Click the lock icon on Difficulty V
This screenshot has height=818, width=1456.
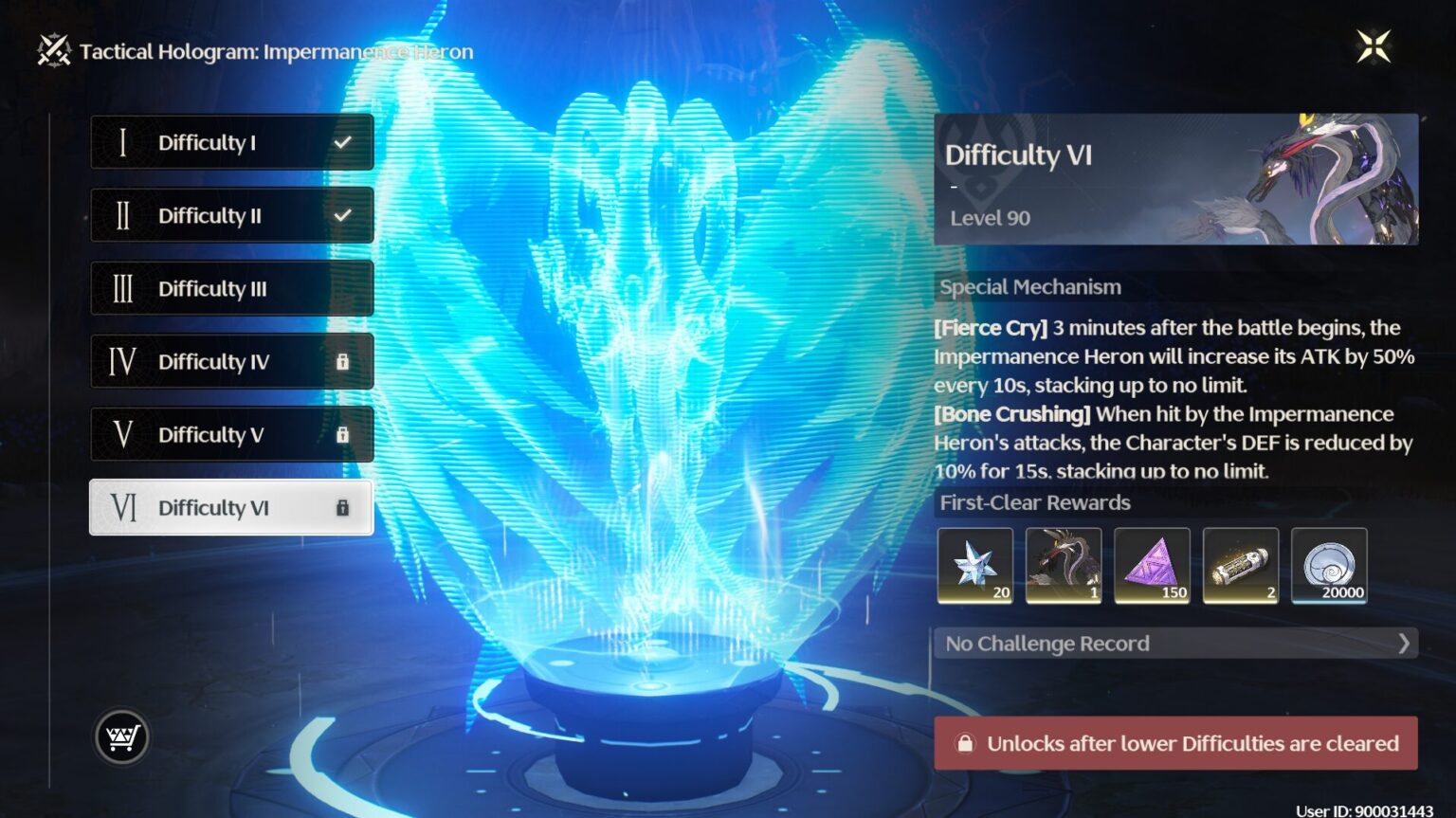click(342, 435)
